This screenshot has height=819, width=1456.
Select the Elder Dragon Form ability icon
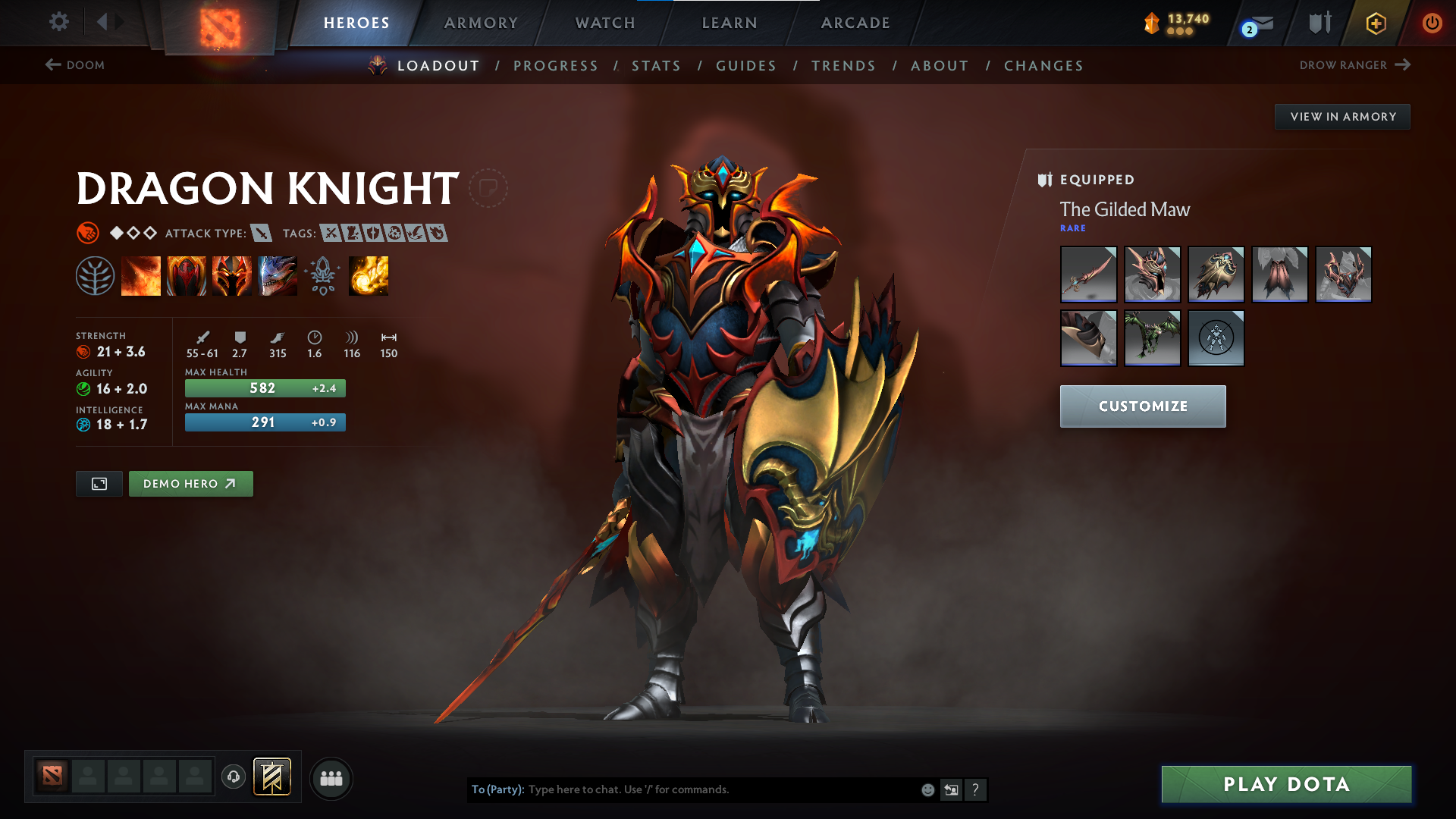[x=278, y=275]
